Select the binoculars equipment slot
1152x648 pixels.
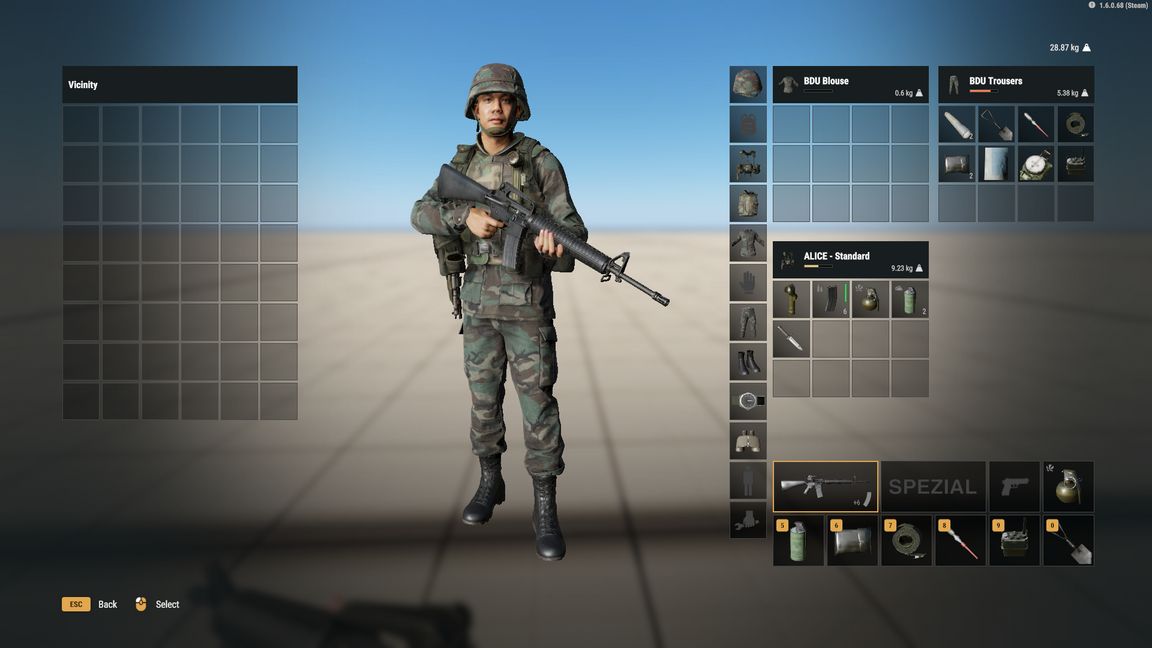[x=748, y=441]
